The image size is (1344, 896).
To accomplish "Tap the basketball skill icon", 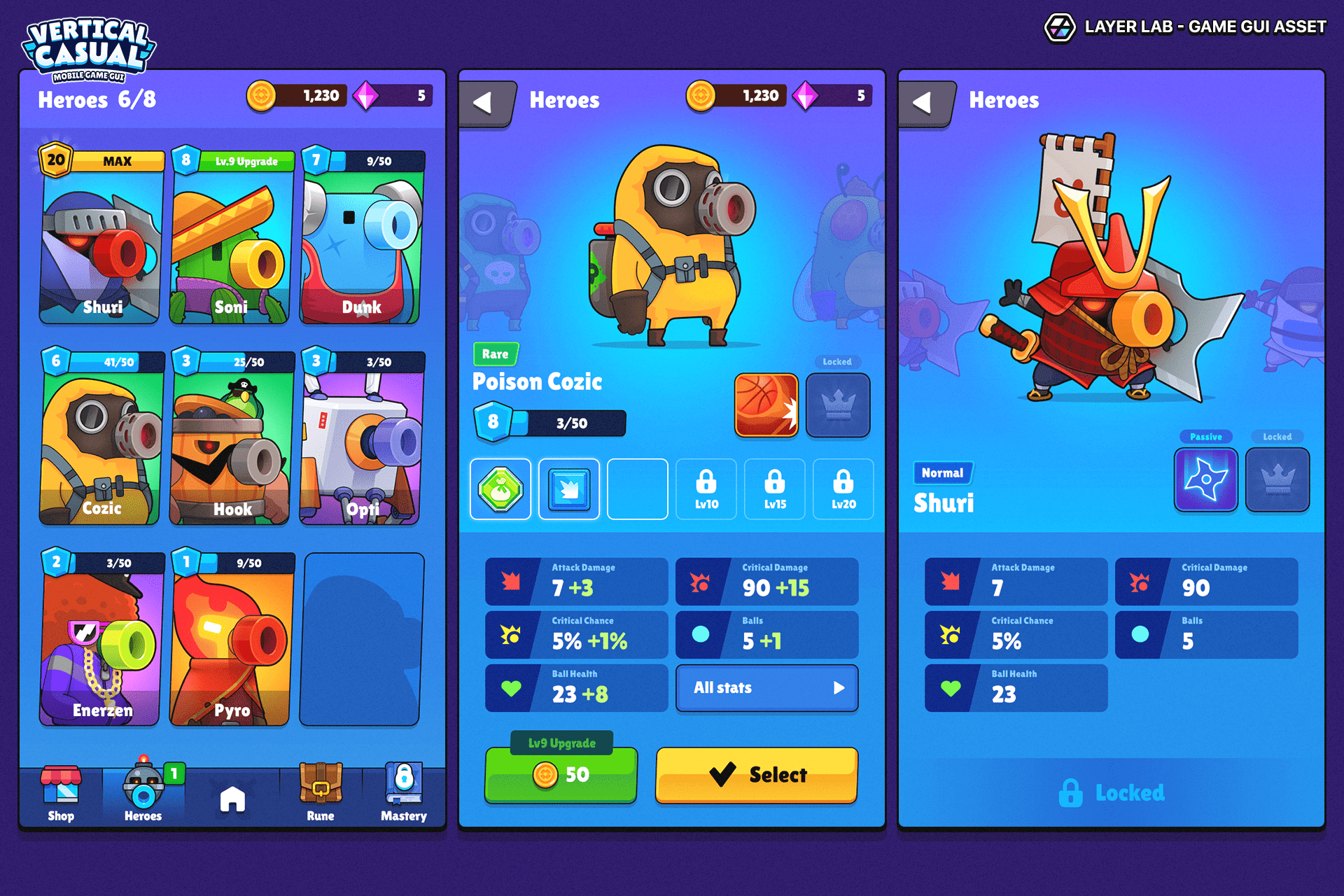I will (x=766, y=405).
